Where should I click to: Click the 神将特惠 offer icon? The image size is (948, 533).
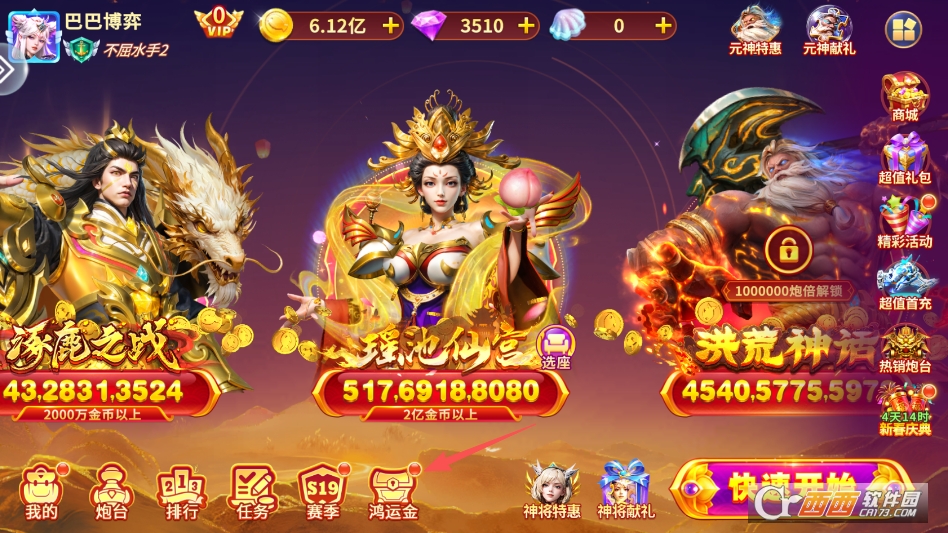tap(552, 488)
